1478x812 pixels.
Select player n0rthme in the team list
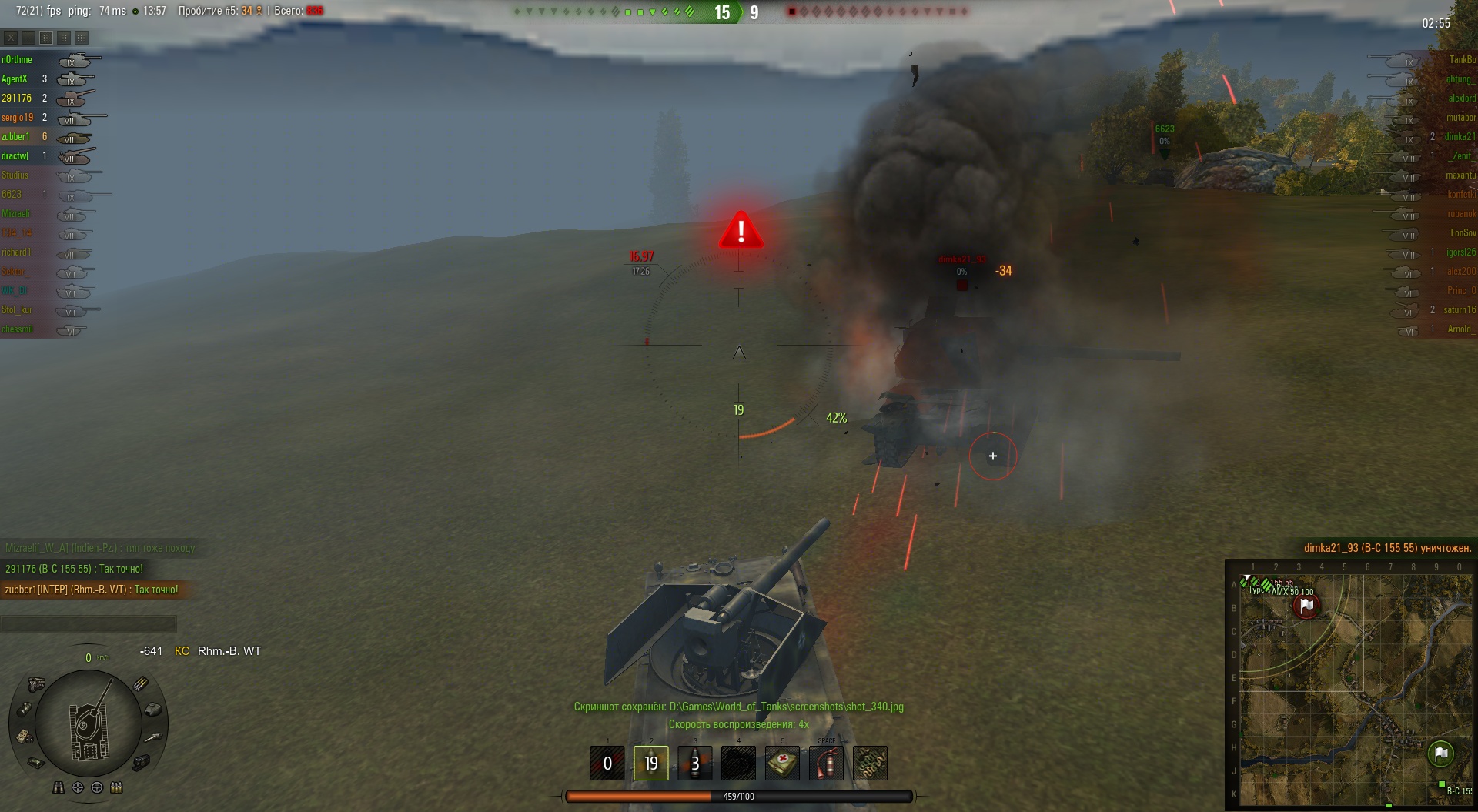tap(17, 60)
